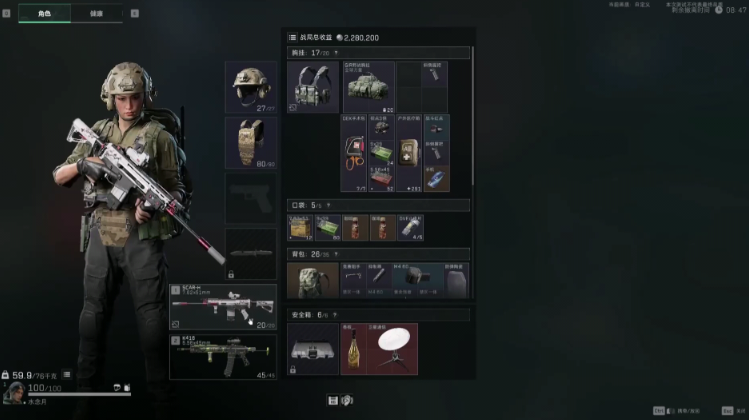Click the save disk icon at bottom

click(333, 400)
